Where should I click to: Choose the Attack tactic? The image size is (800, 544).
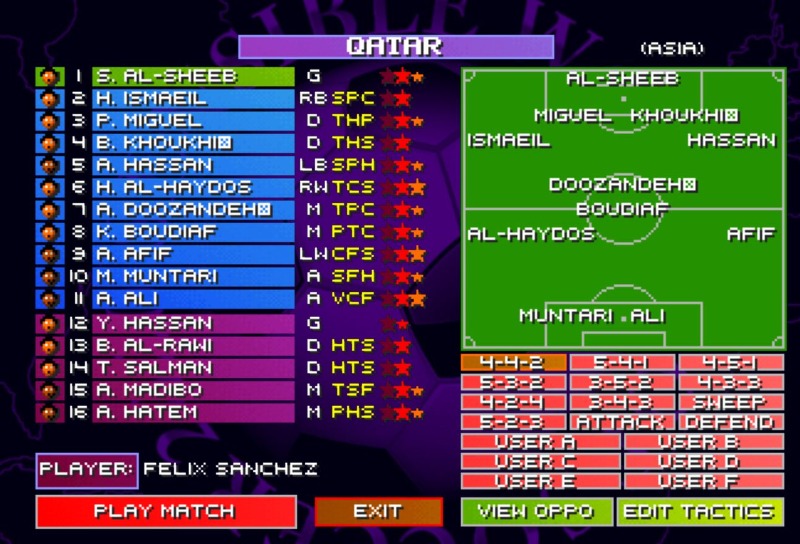pyautogui.click(x=621, y=423)
